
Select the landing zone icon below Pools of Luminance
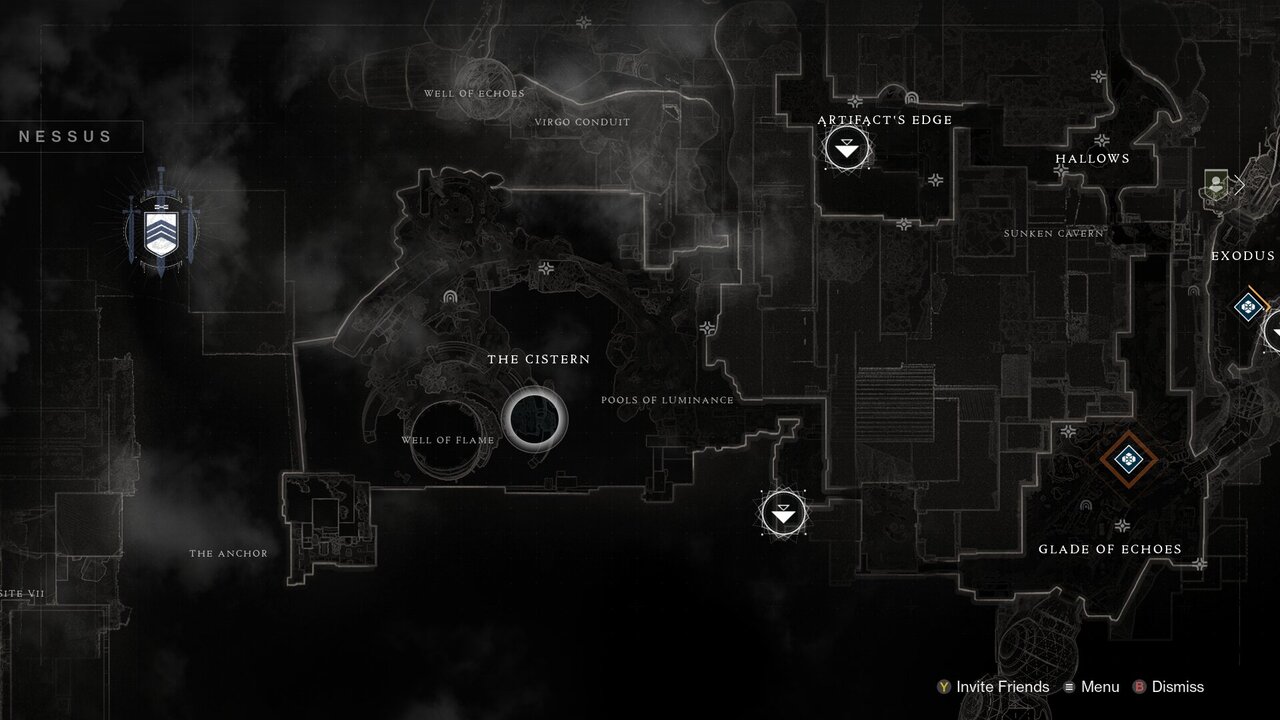click(x=783, y=511)
